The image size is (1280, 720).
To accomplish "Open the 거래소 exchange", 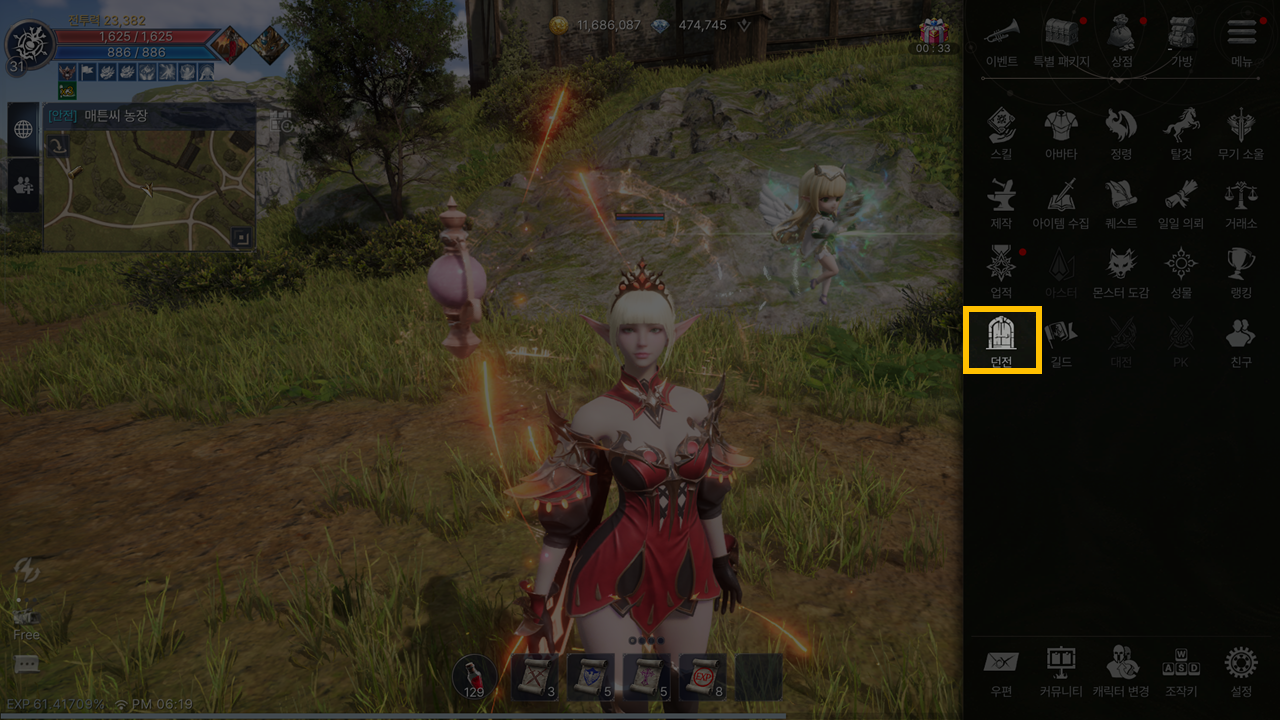I will (x=1241, y=203).
